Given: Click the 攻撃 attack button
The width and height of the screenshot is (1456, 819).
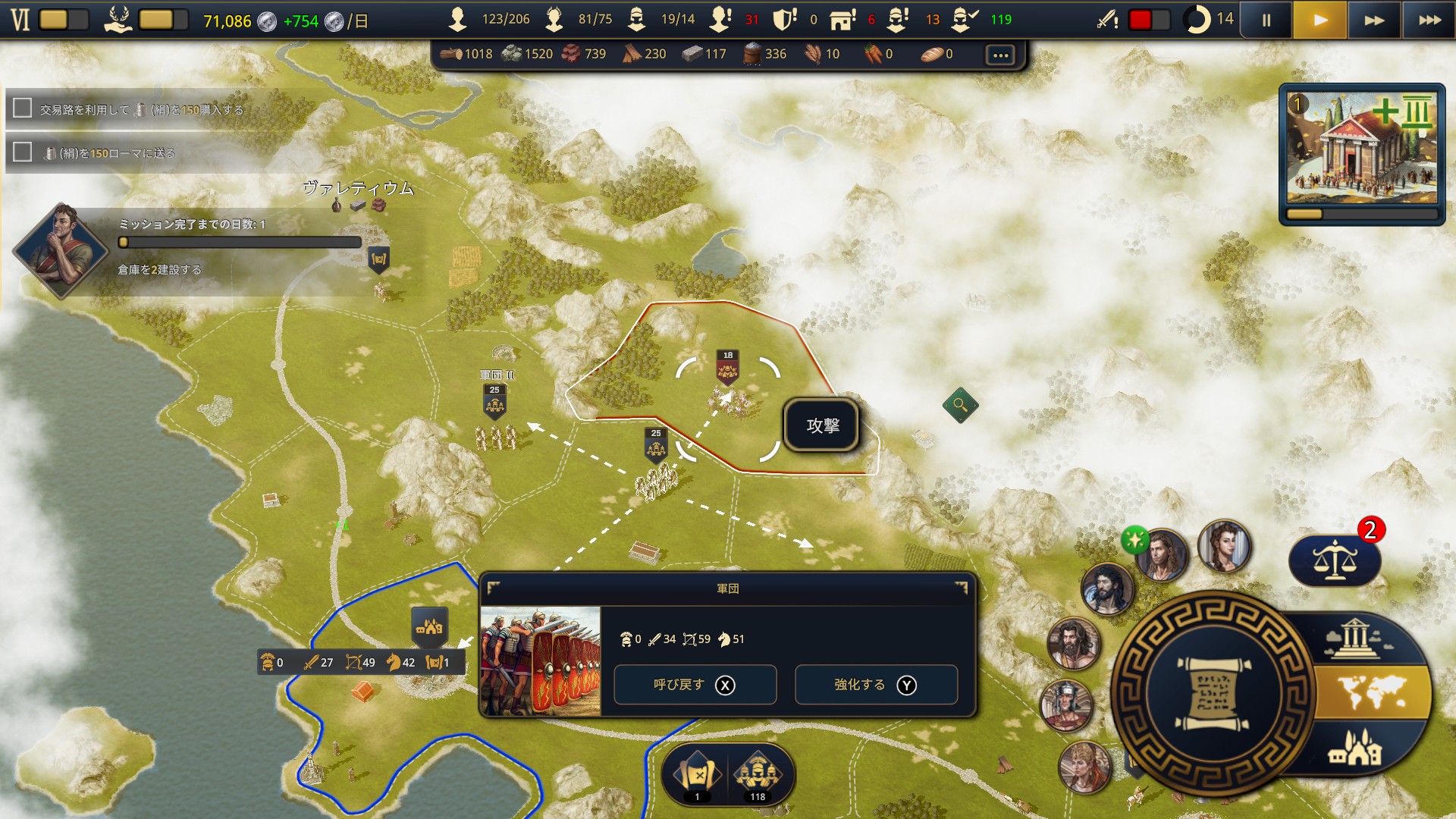Looking at the screenshot, I should [822, 425].
